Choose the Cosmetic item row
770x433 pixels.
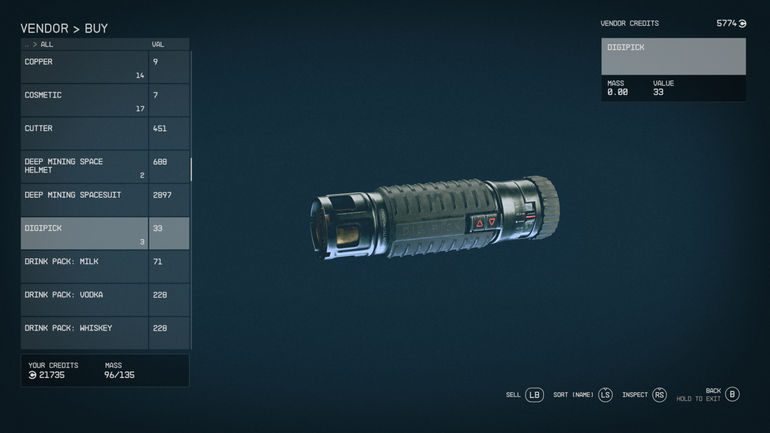tap(85, 100)
